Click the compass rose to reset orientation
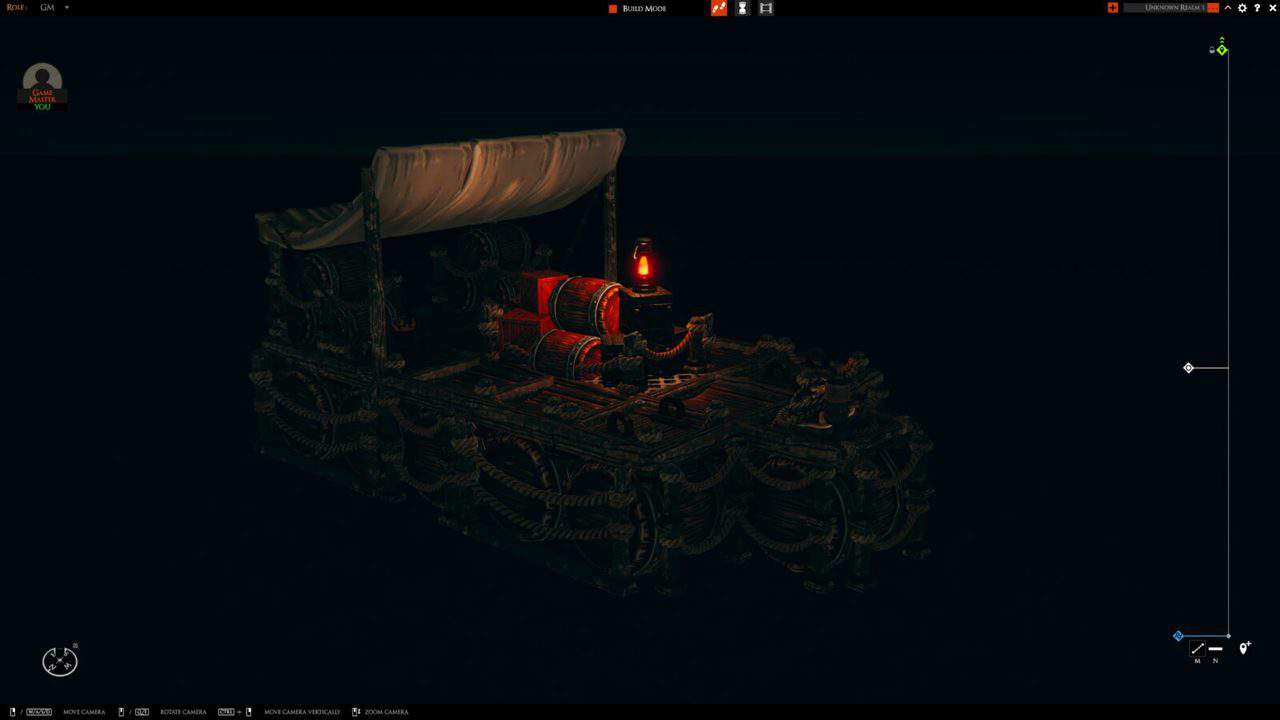Viewport: 1280px width, 720px height. 59,659
